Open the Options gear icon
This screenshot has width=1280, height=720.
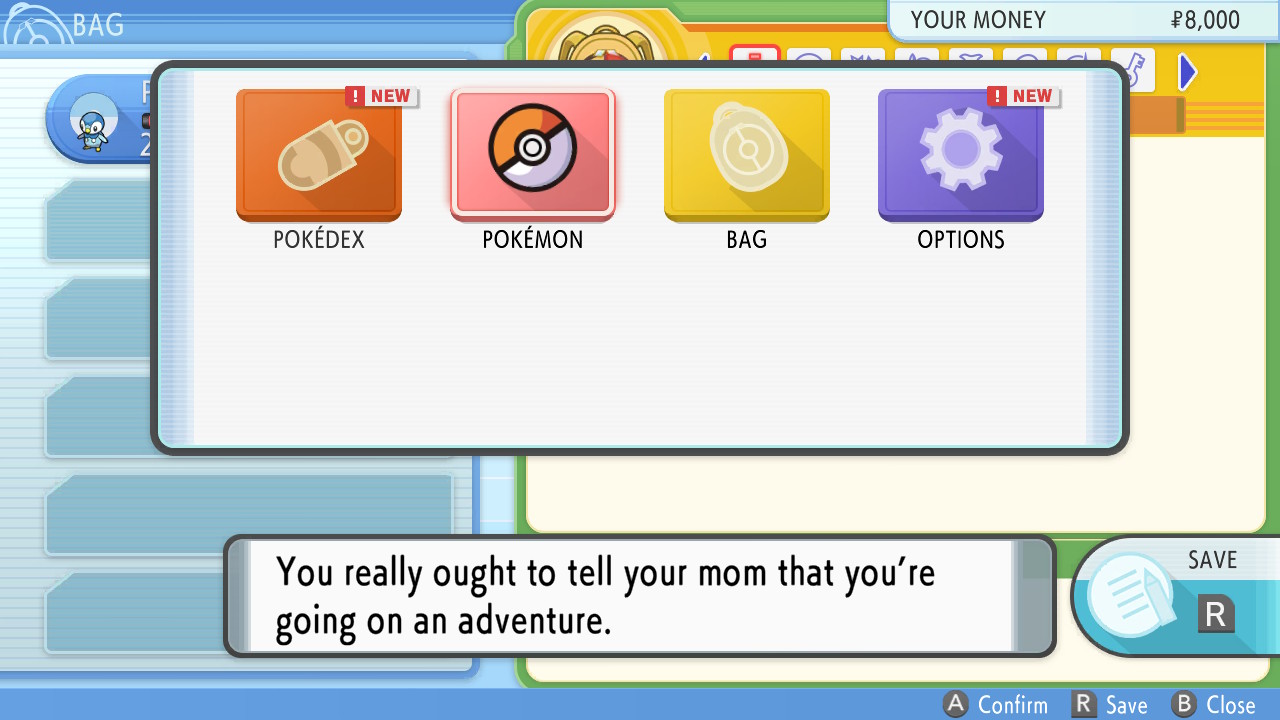point(960,155)
